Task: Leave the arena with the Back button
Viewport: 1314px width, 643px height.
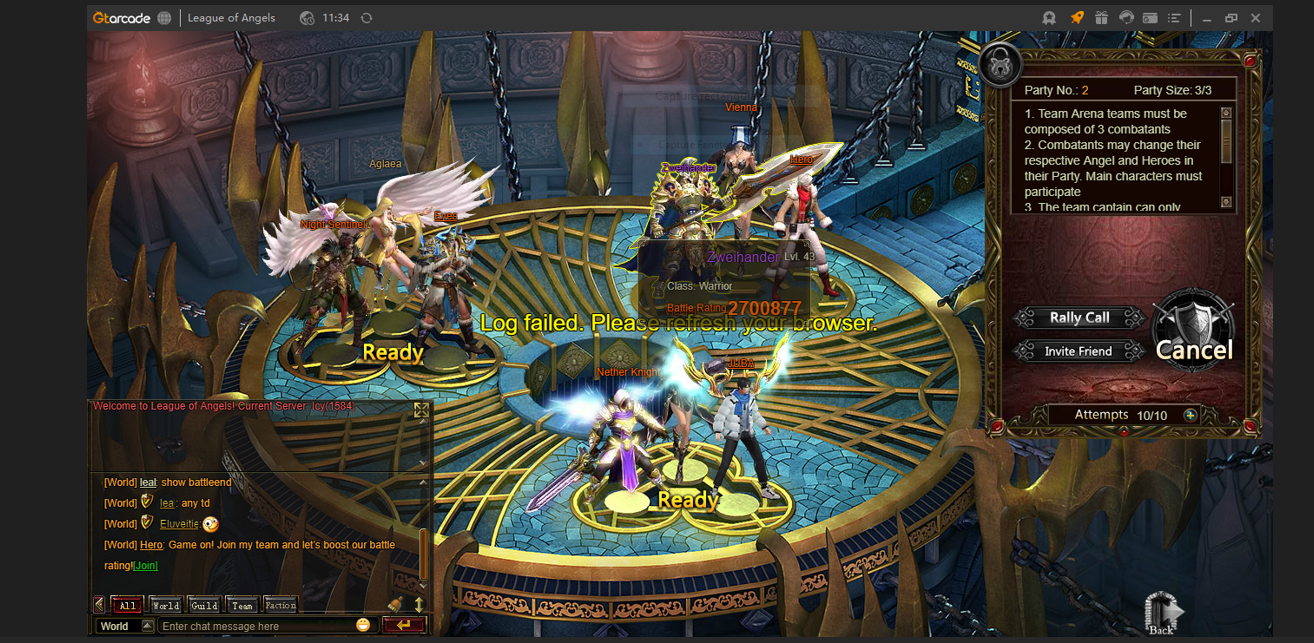Action: (1161, 613)
